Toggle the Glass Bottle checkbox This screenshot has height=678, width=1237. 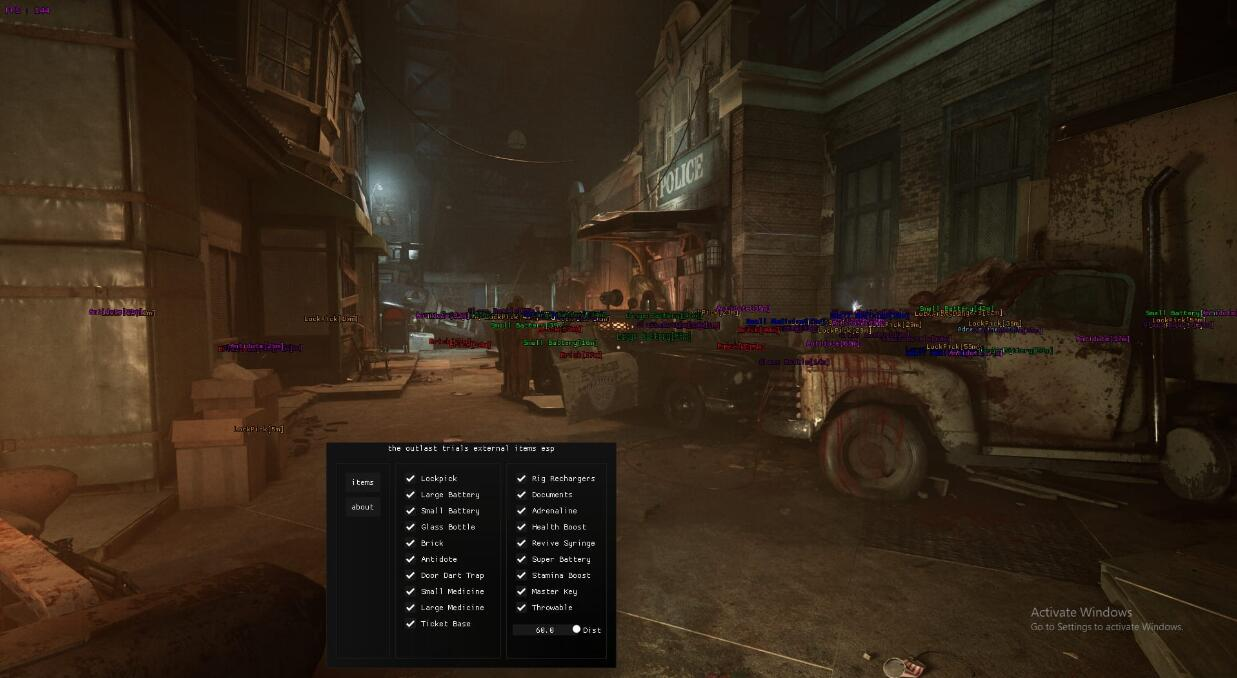[410, 527]
